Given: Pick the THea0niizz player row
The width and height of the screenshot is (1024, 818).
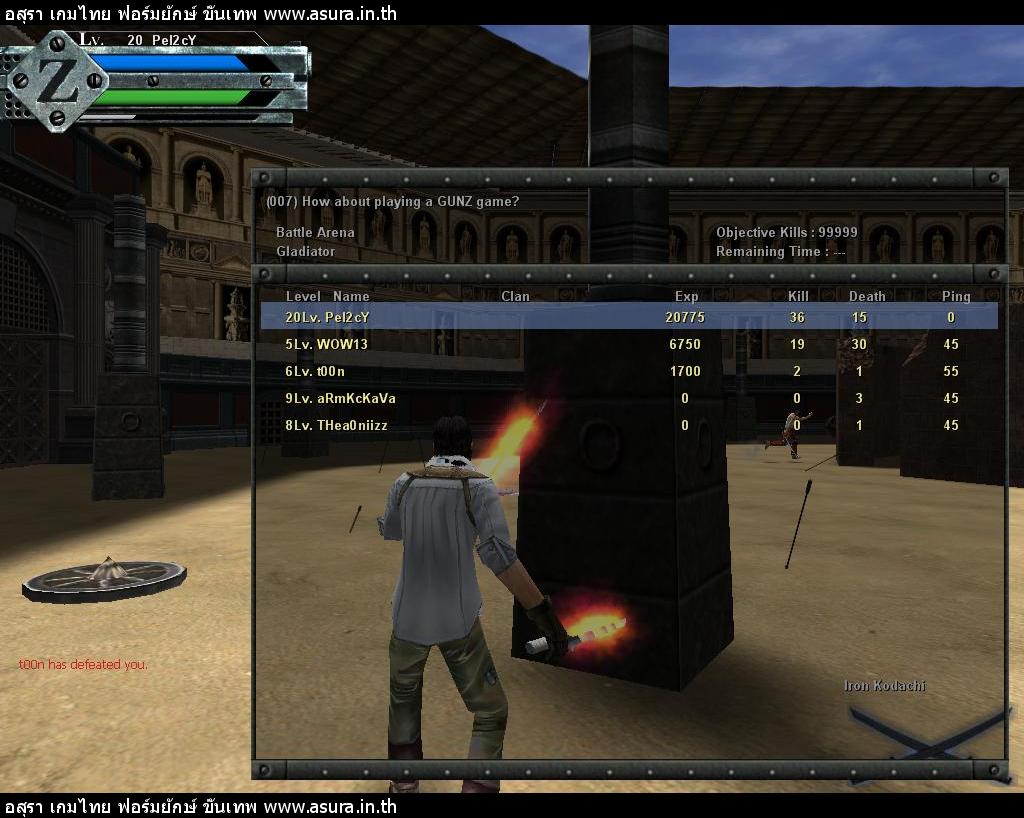Looking at the screenshot, I should coord(628,425).
